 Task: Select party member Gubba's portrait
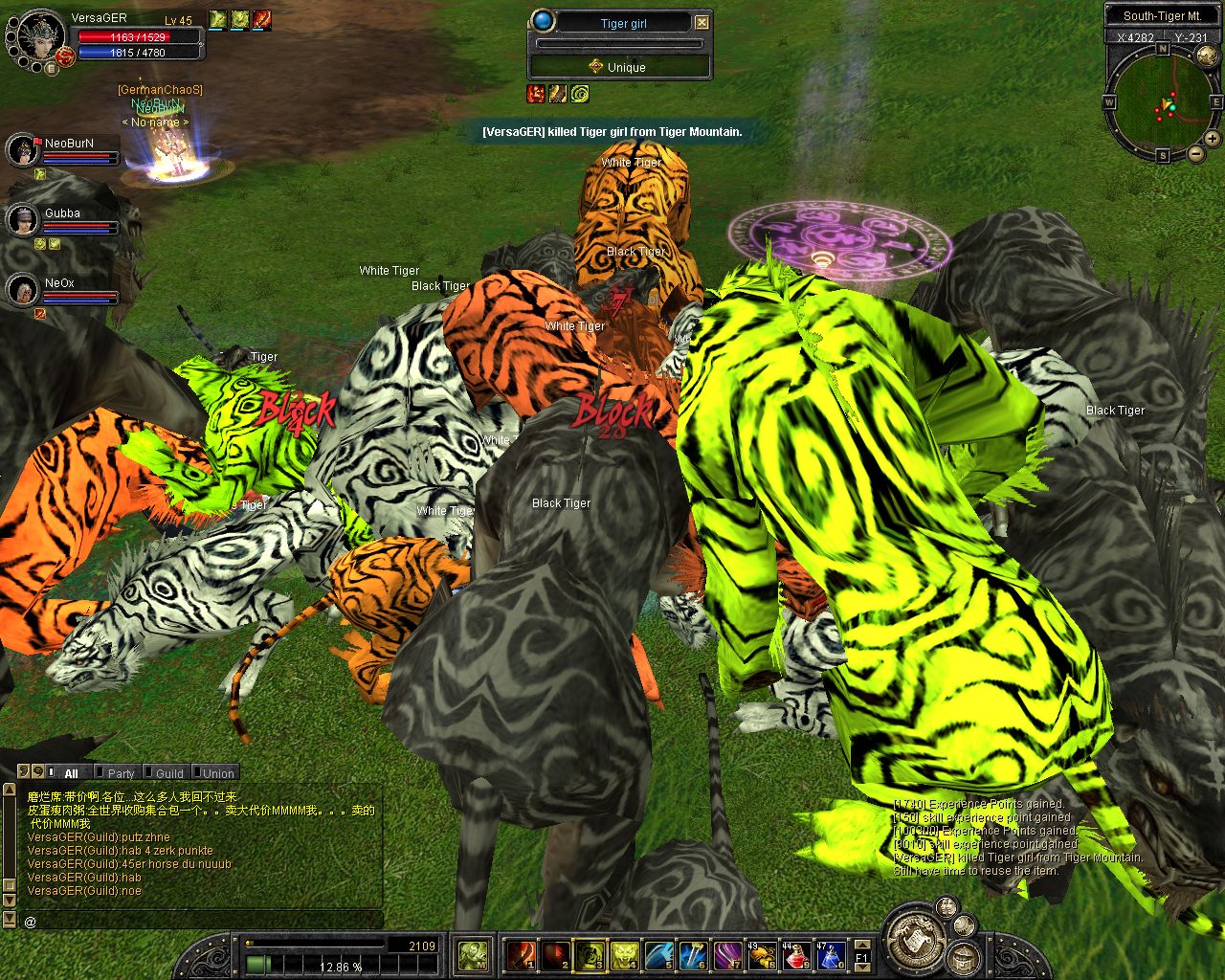click(x=22, y=220)
